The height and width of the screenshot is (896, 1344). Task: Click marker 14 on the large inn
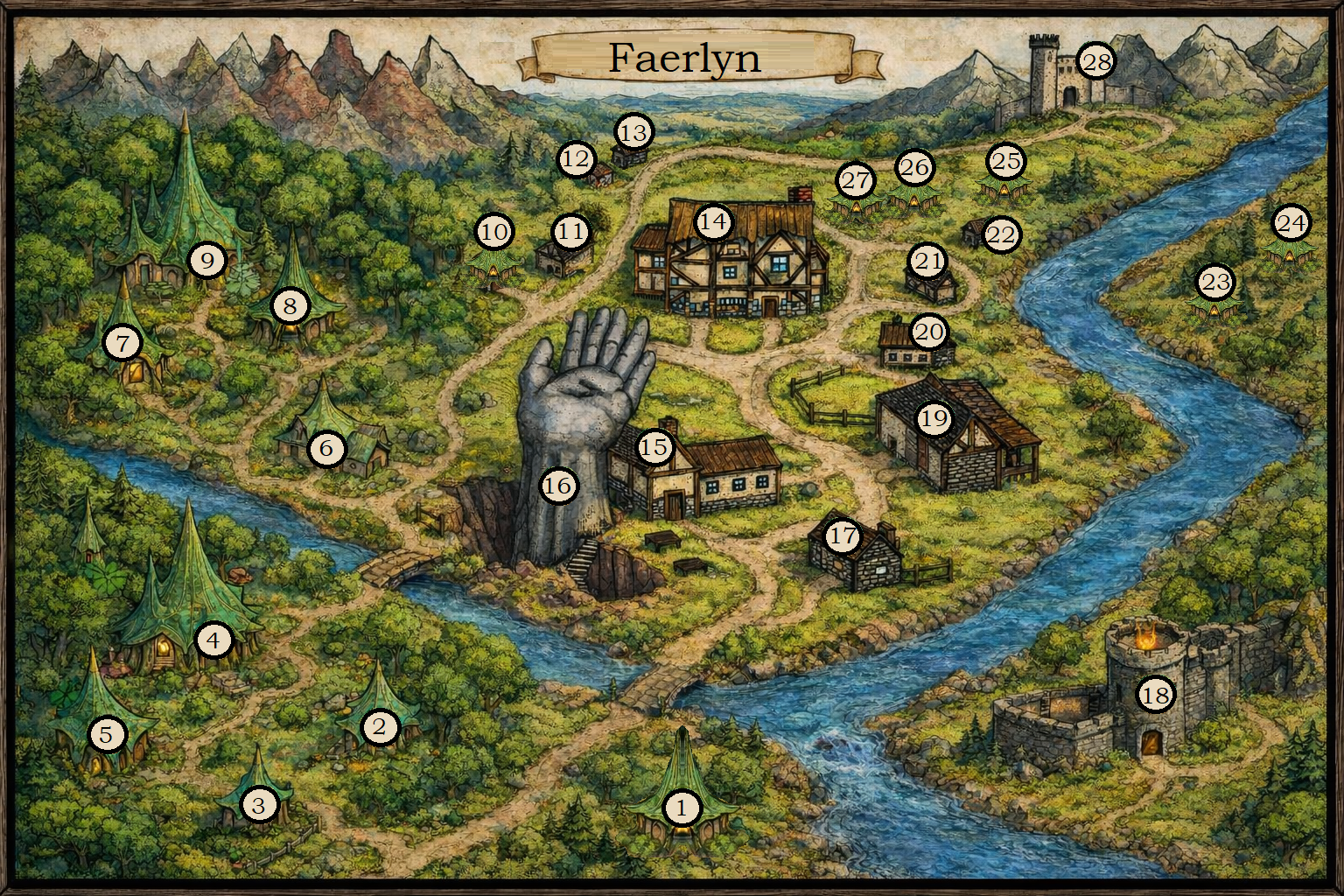click(713, 222)
